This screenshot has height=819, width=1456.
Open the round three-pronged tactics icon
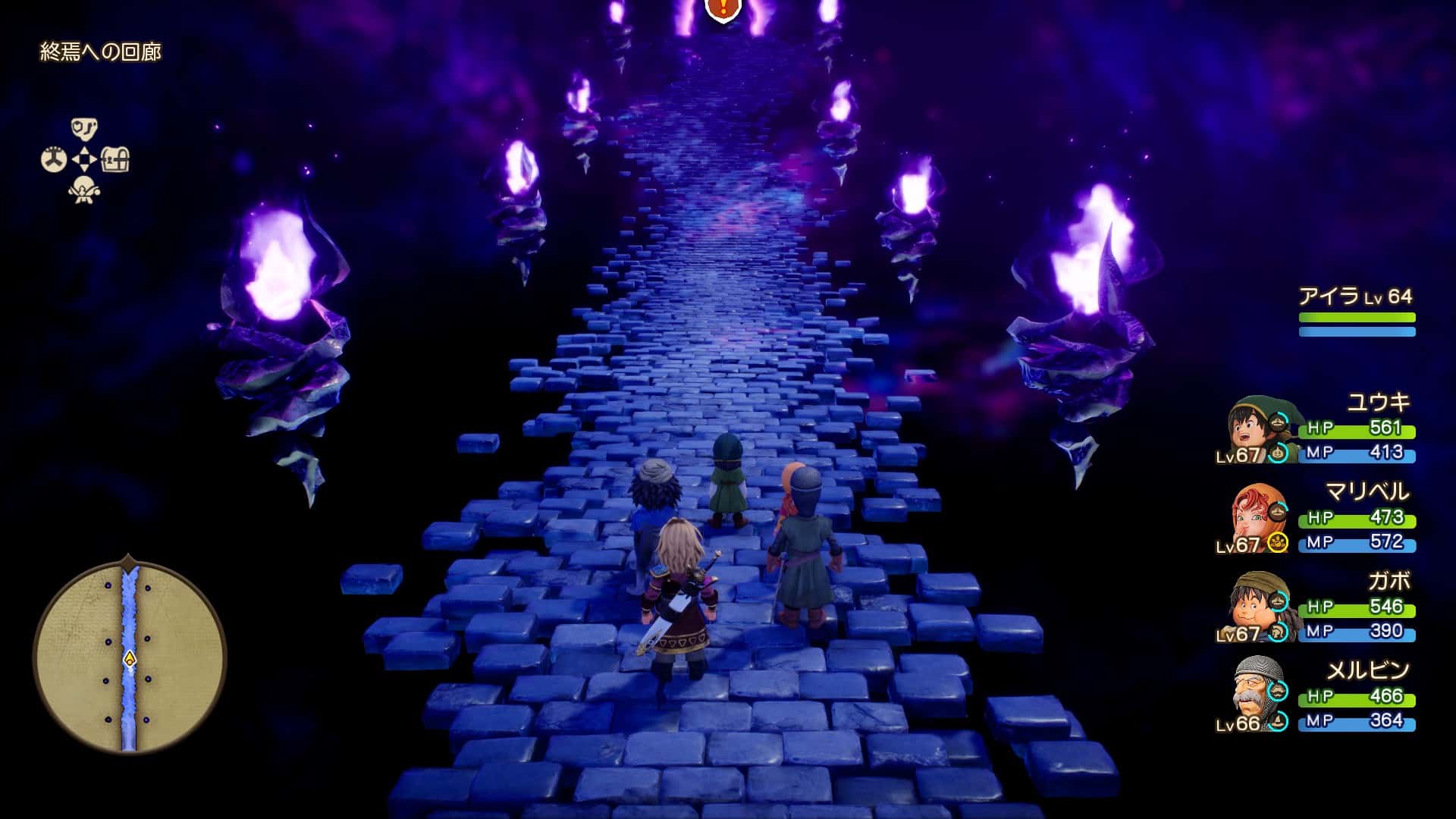pos(53,160)
